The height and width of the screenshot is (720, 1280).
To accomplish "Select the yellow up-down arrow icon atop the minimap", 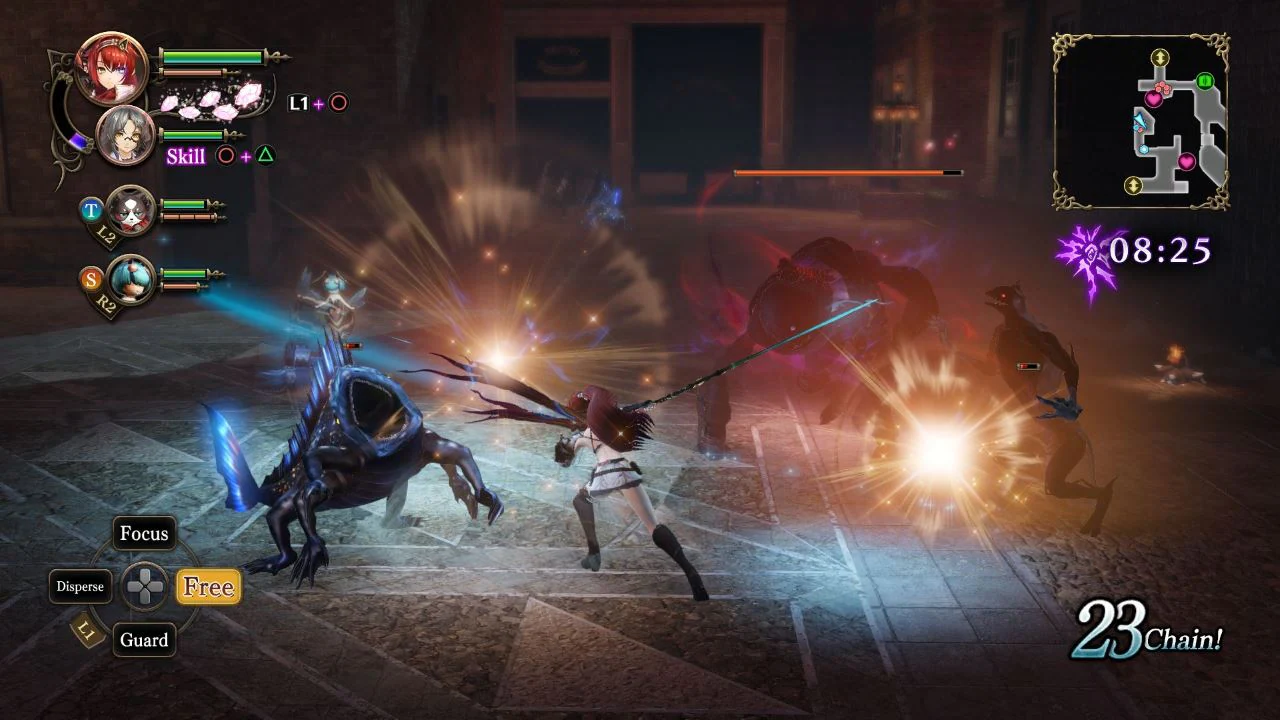I will 1160,56.
